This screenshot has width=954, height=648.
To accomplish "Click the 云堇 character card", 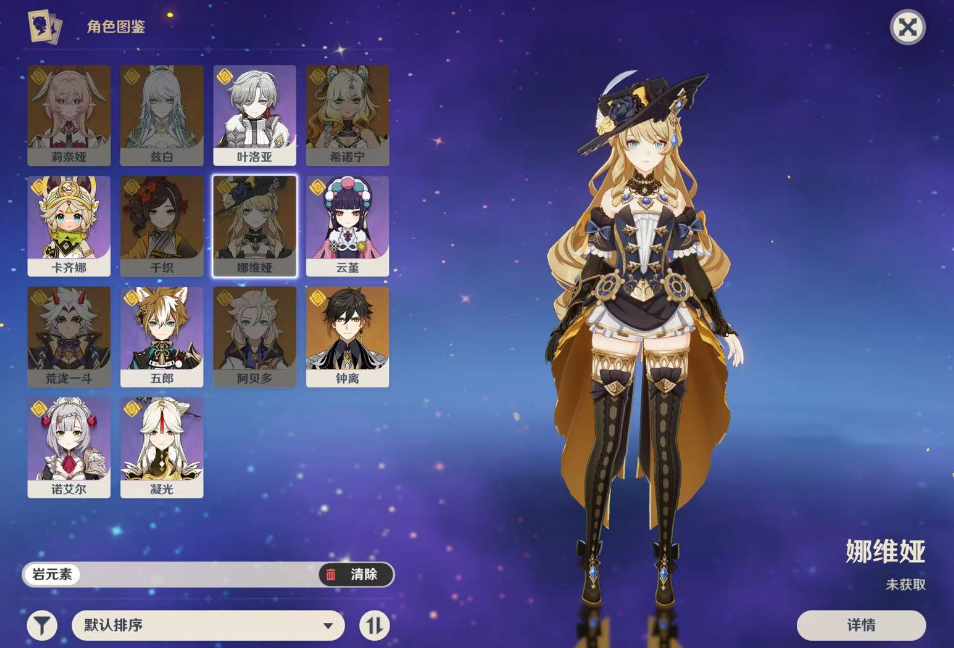I will (x=347, y=225).
